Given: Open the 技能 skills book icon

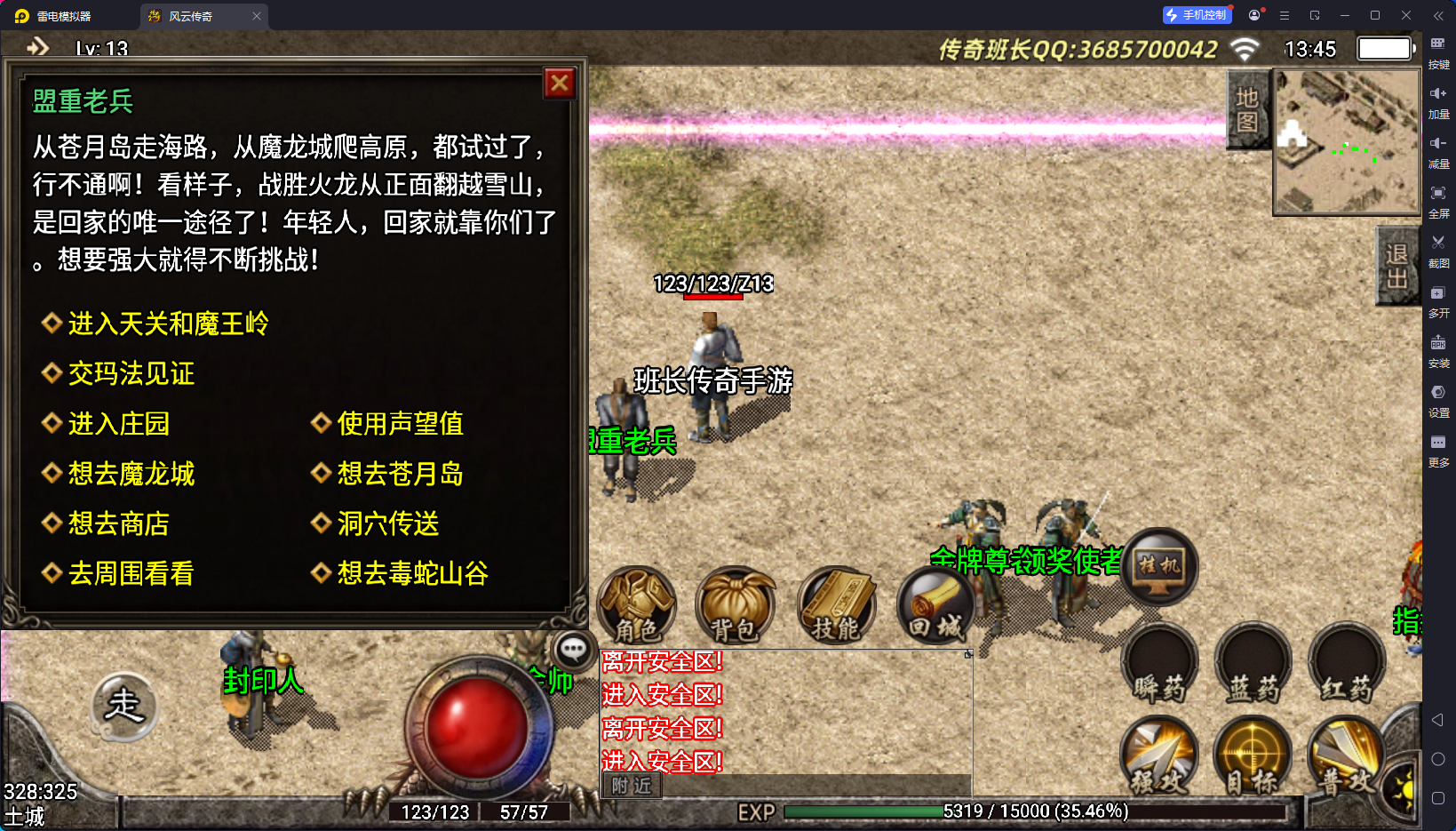Looking at the screenshot, I should (836, 606).
